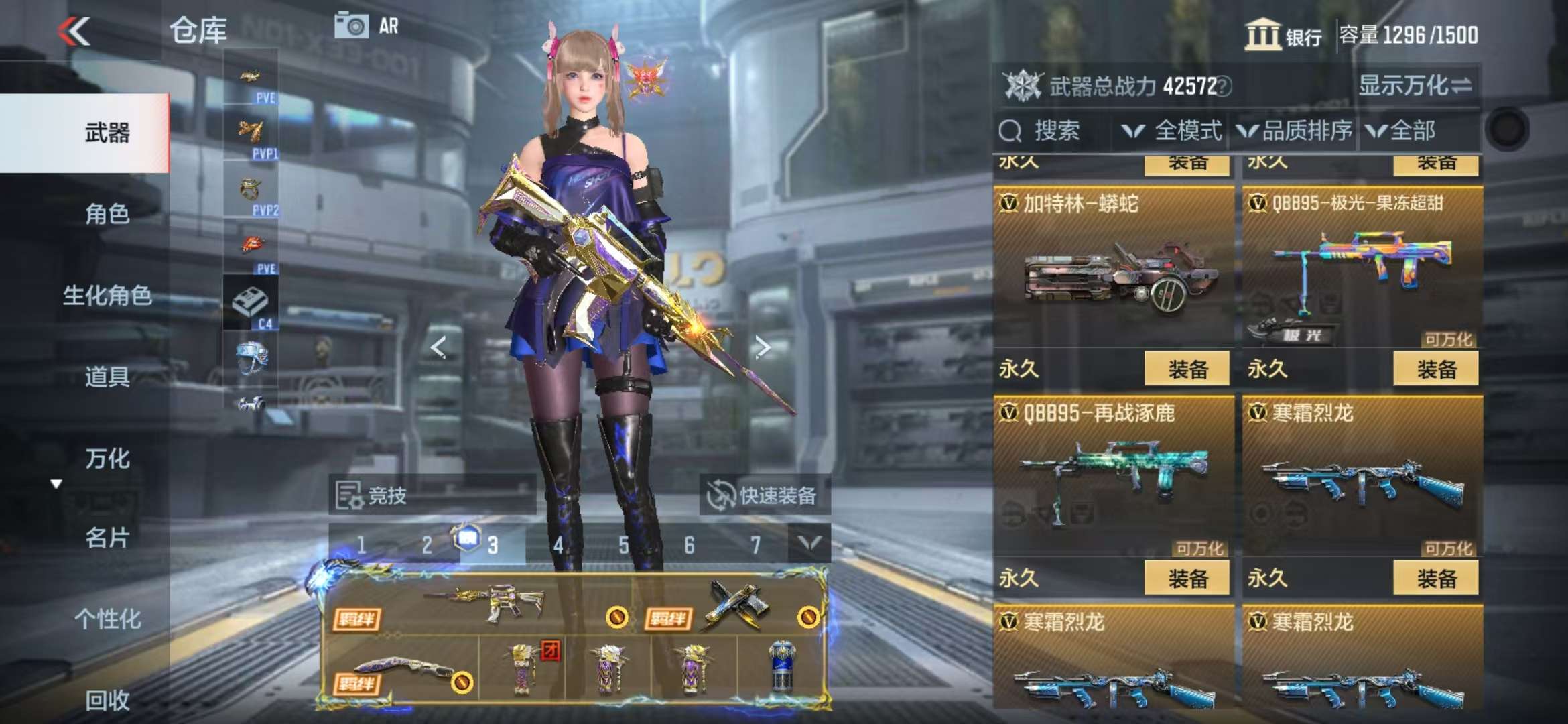
Task: Select the QBB95-极光-果冻超甜 weapon card
Action: click(1362, 268)
